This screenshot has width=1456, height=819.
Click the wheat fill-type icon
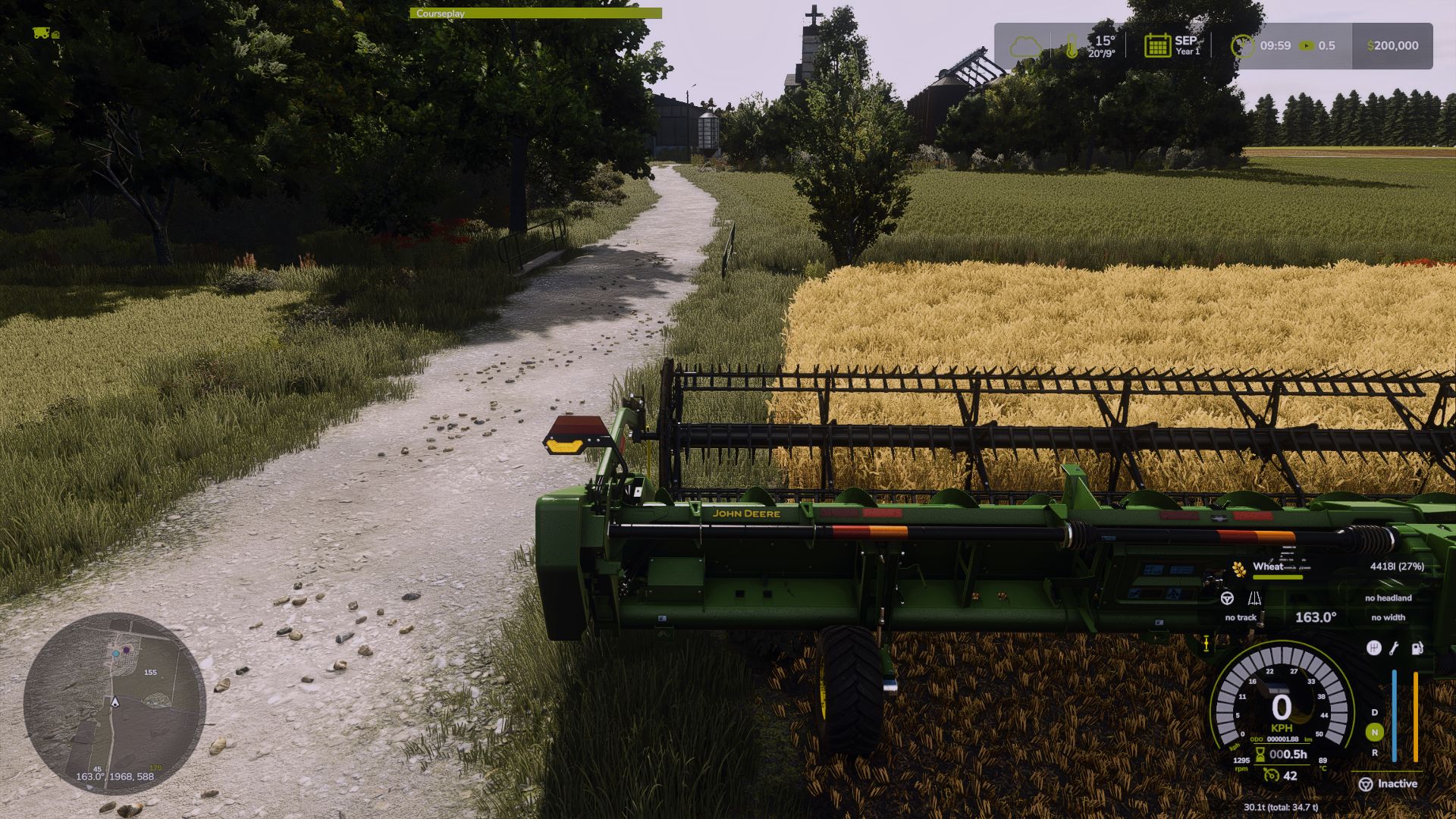point(1239,569)
